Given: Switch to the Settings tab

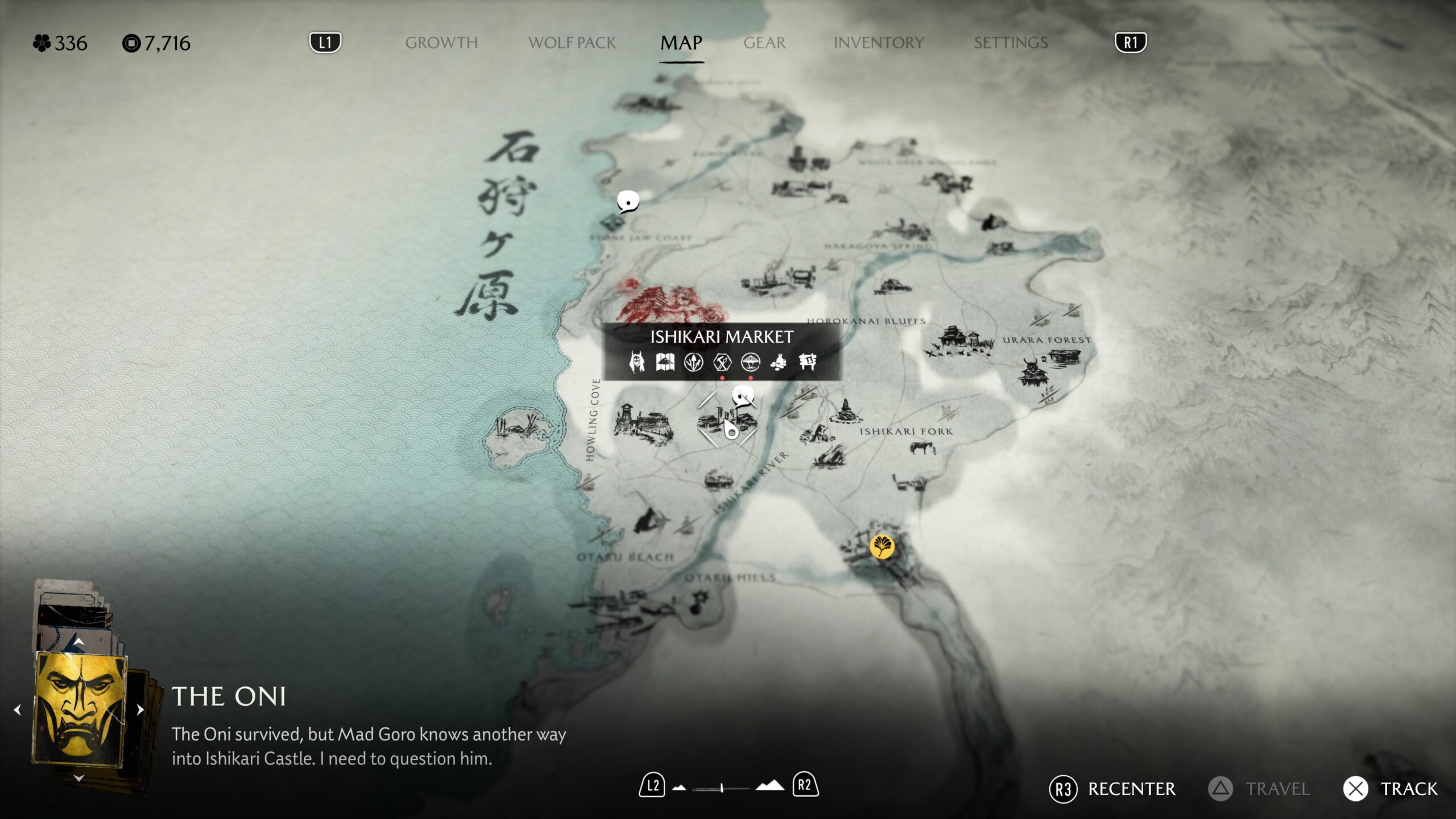Looking at the screenshot, I should 1010,43.
